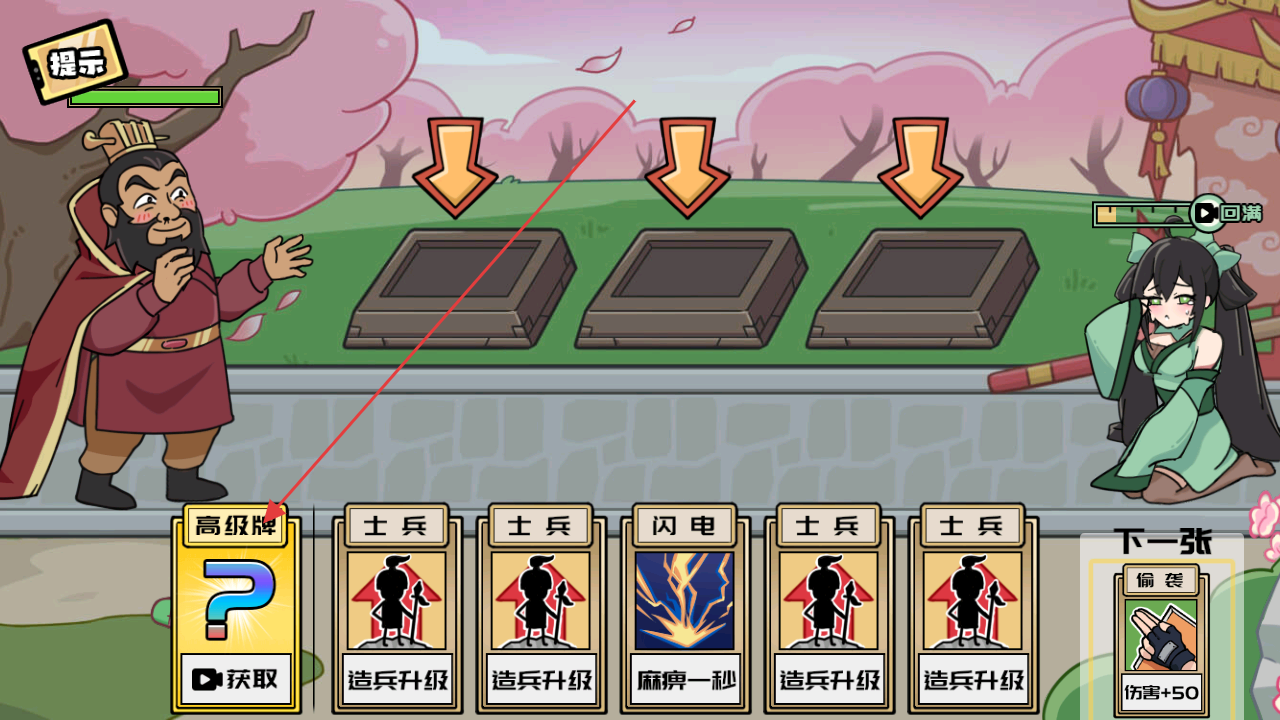1280x720 pixels.
Task: Click the 偷袭 next-card preview
Action: pos(1160,638)
